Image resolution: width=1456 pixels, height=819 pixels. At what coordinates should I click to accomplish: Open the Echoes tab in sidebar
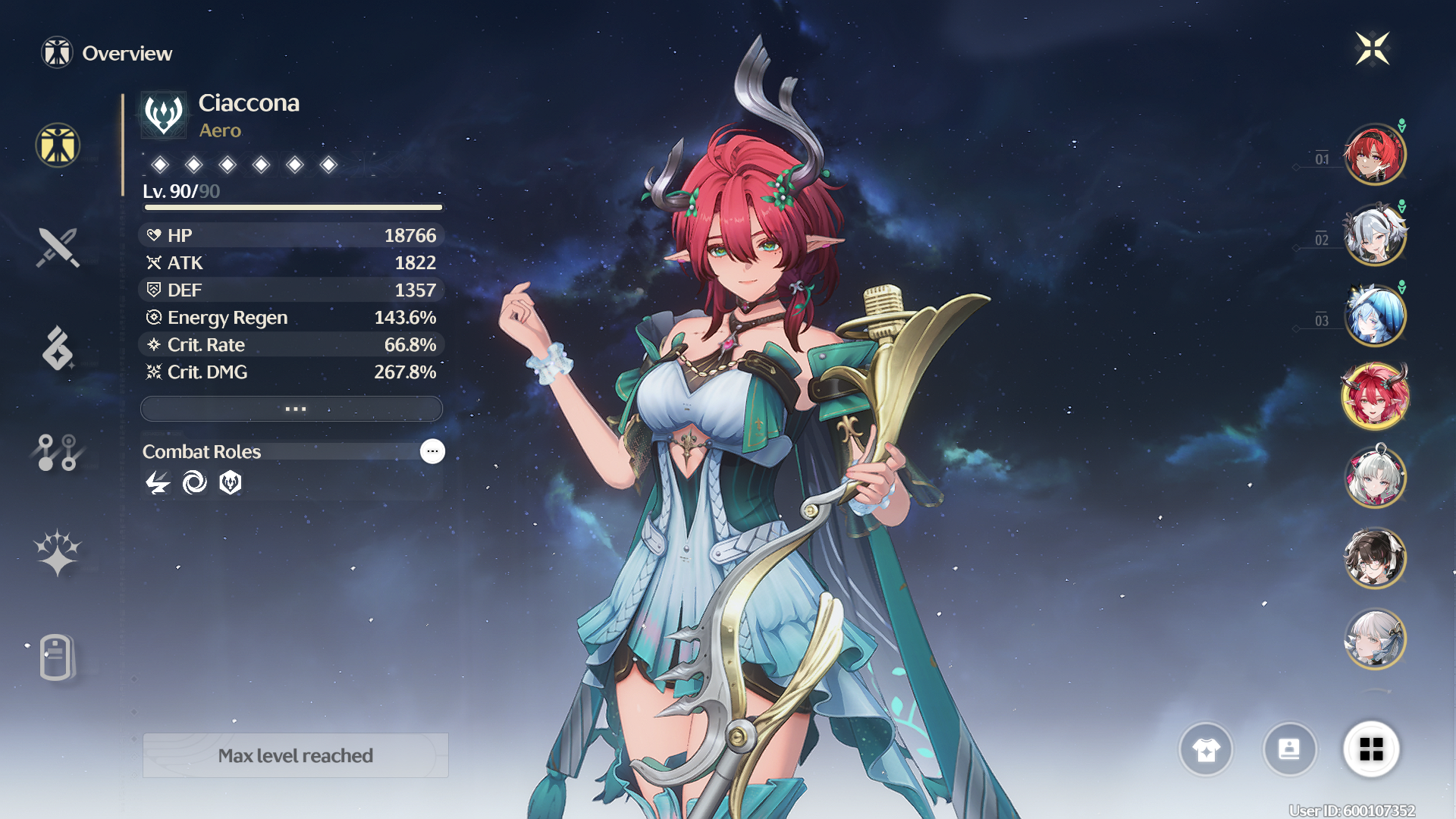tap(58, 349)
